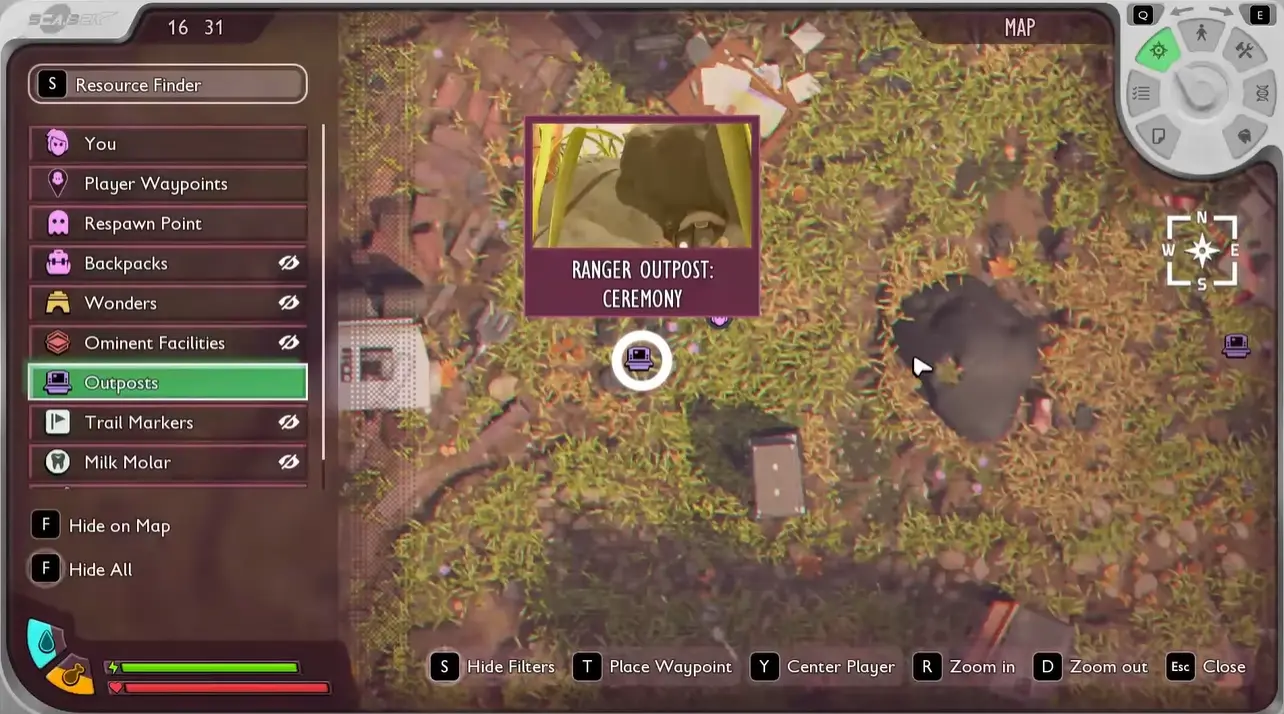Open the checklist quests tab
This screenshot has height=714, width=1284.
1141,93
